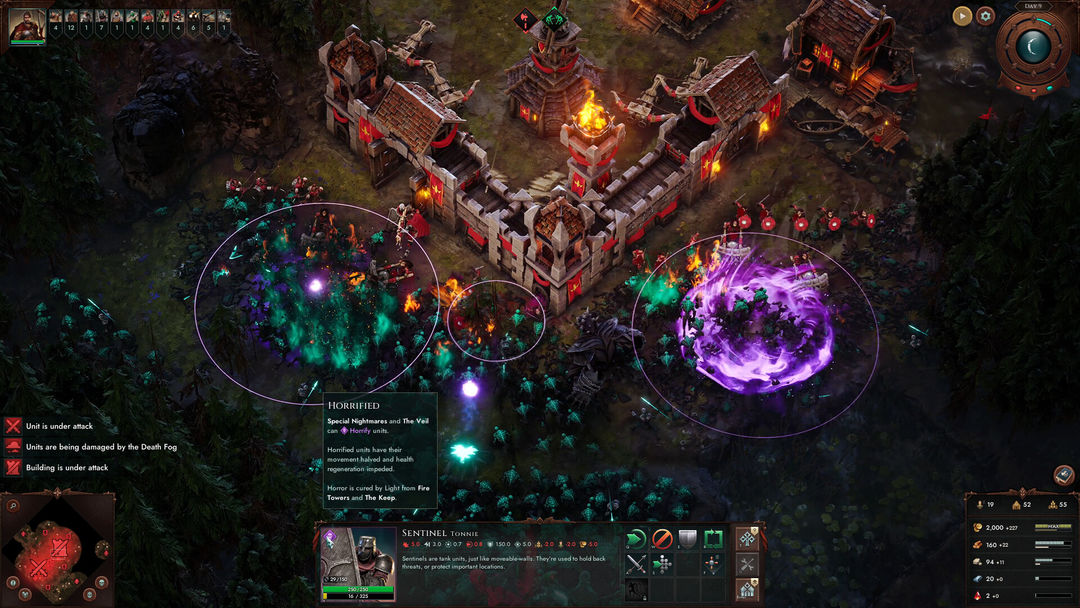Open the building construction tab

(x=747, y=590)
